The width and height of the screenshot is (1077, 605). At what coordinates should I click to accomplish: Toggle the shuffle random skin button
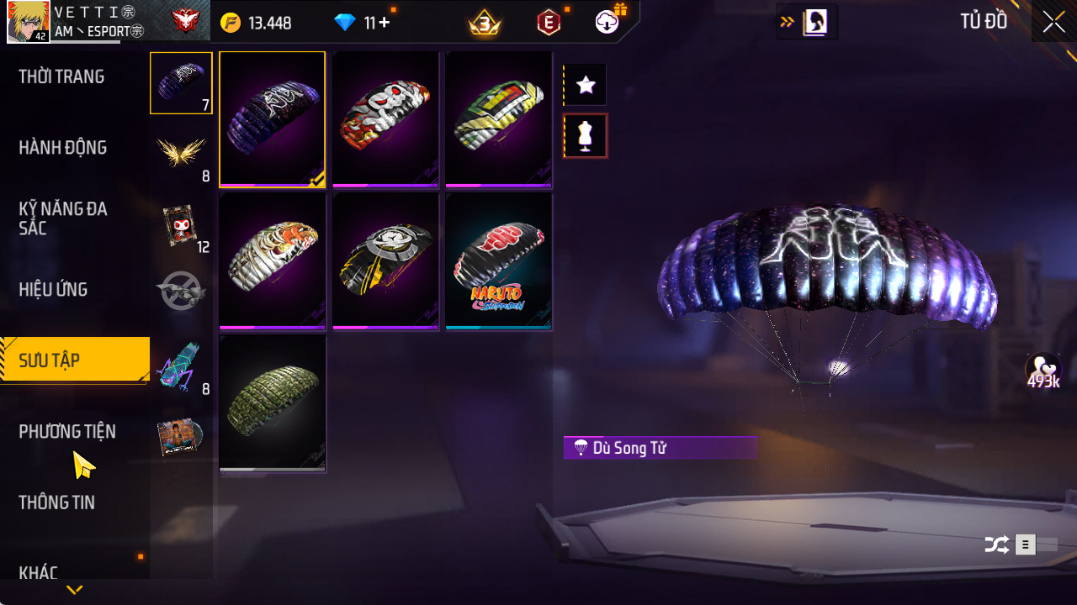[x=996, y=545]
